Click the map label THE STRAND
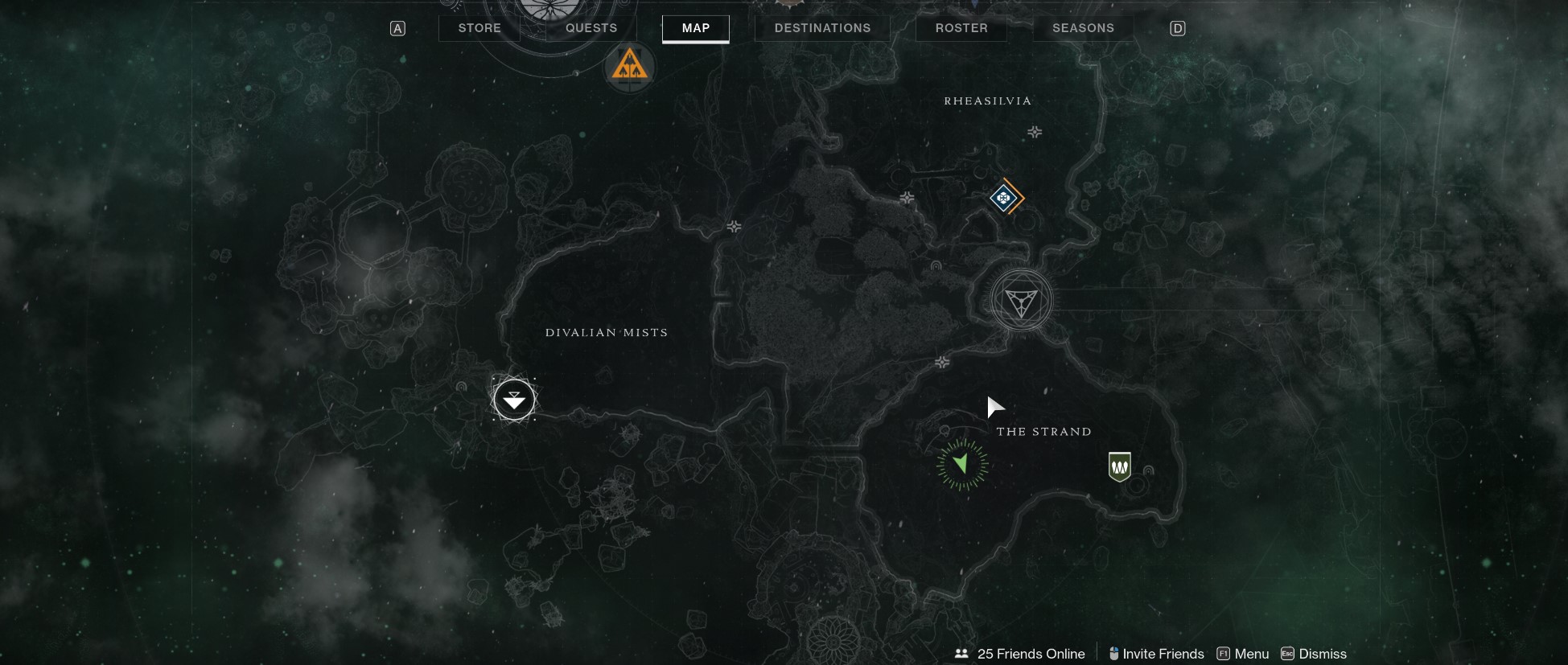 tap(1043, 431)
